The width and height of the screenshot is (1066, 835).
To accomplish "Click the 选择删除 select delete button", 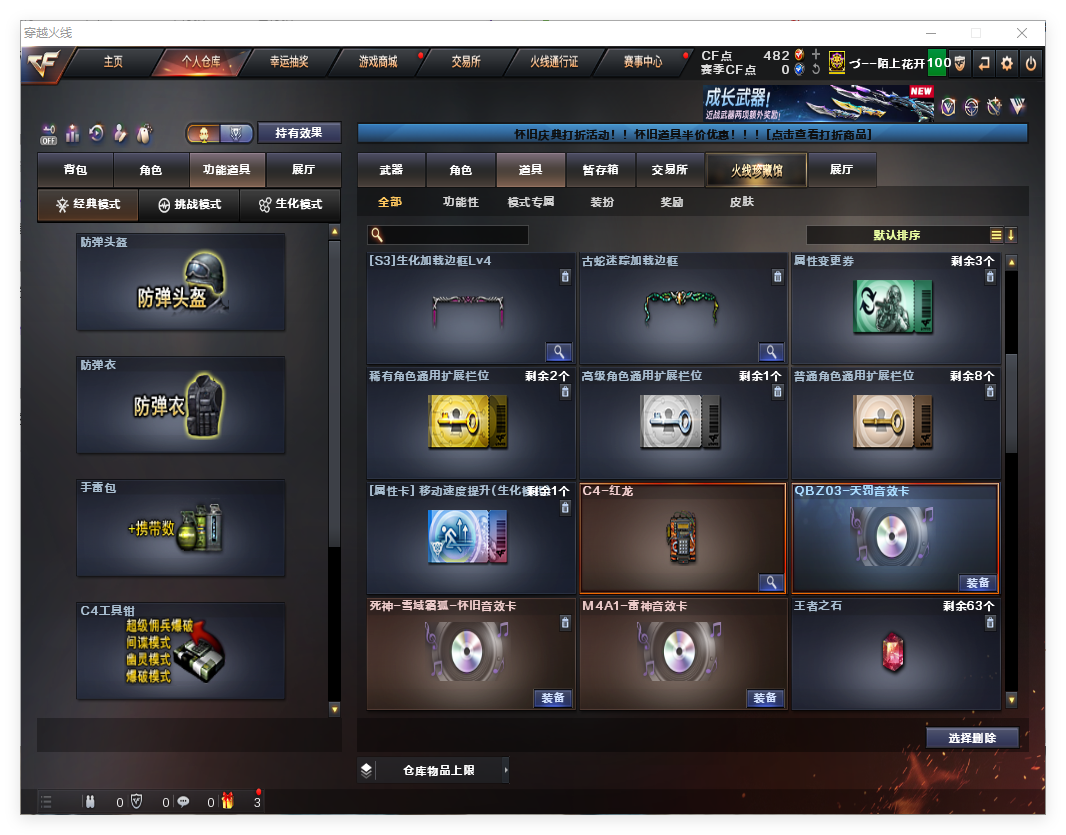I will pyautogui.click(x=971, y=738).
